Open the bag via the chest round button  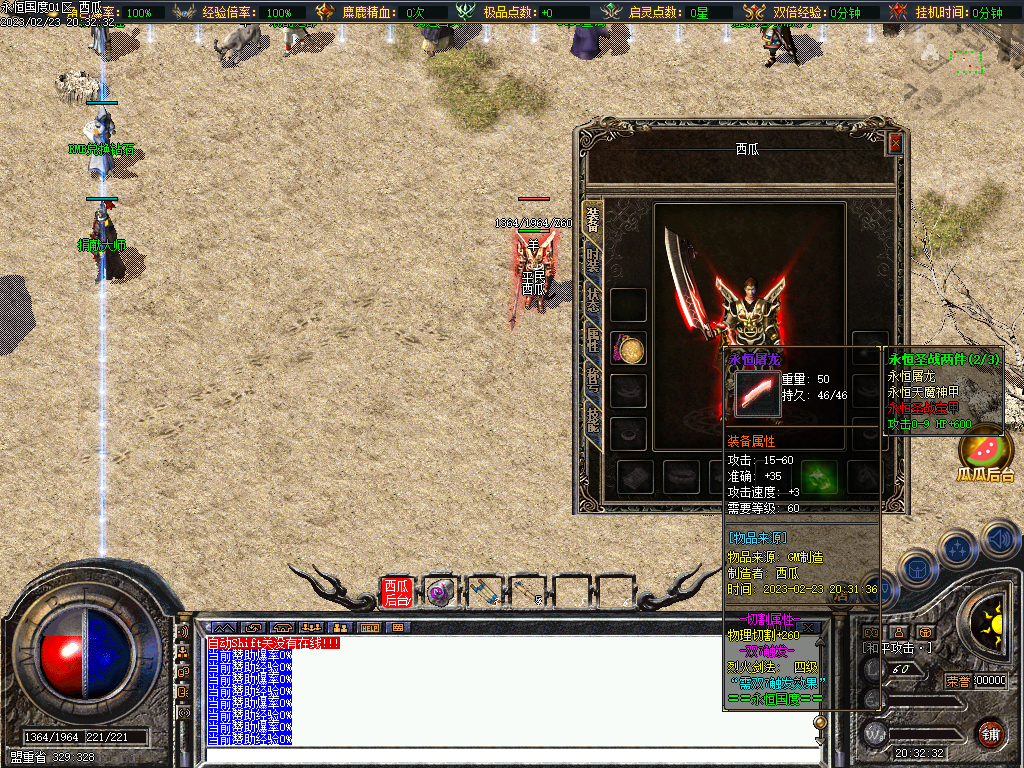coord(916,570)
